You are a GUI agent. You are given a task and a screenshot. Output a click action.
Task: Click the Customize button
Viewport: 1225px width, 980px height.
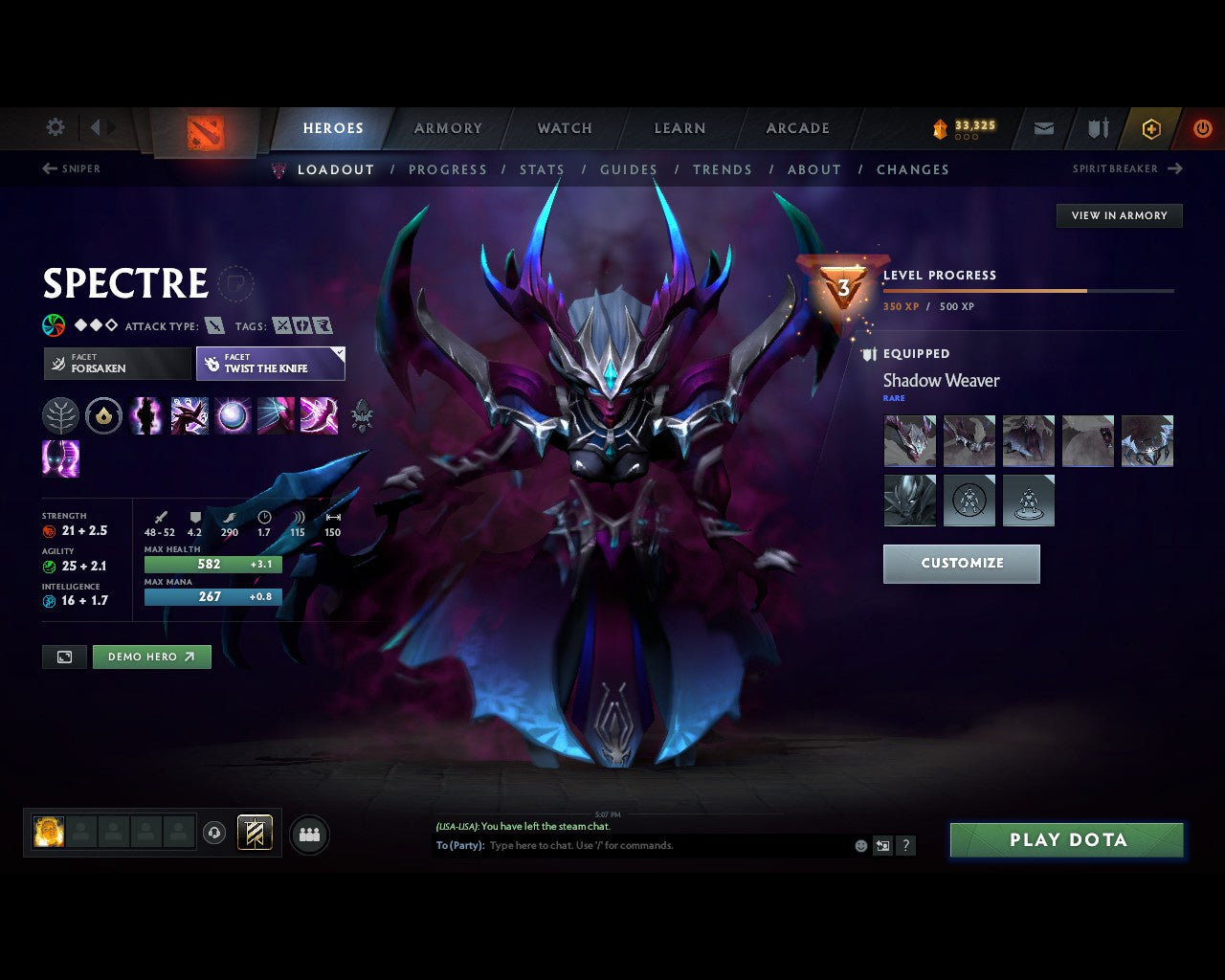[961, 564]
